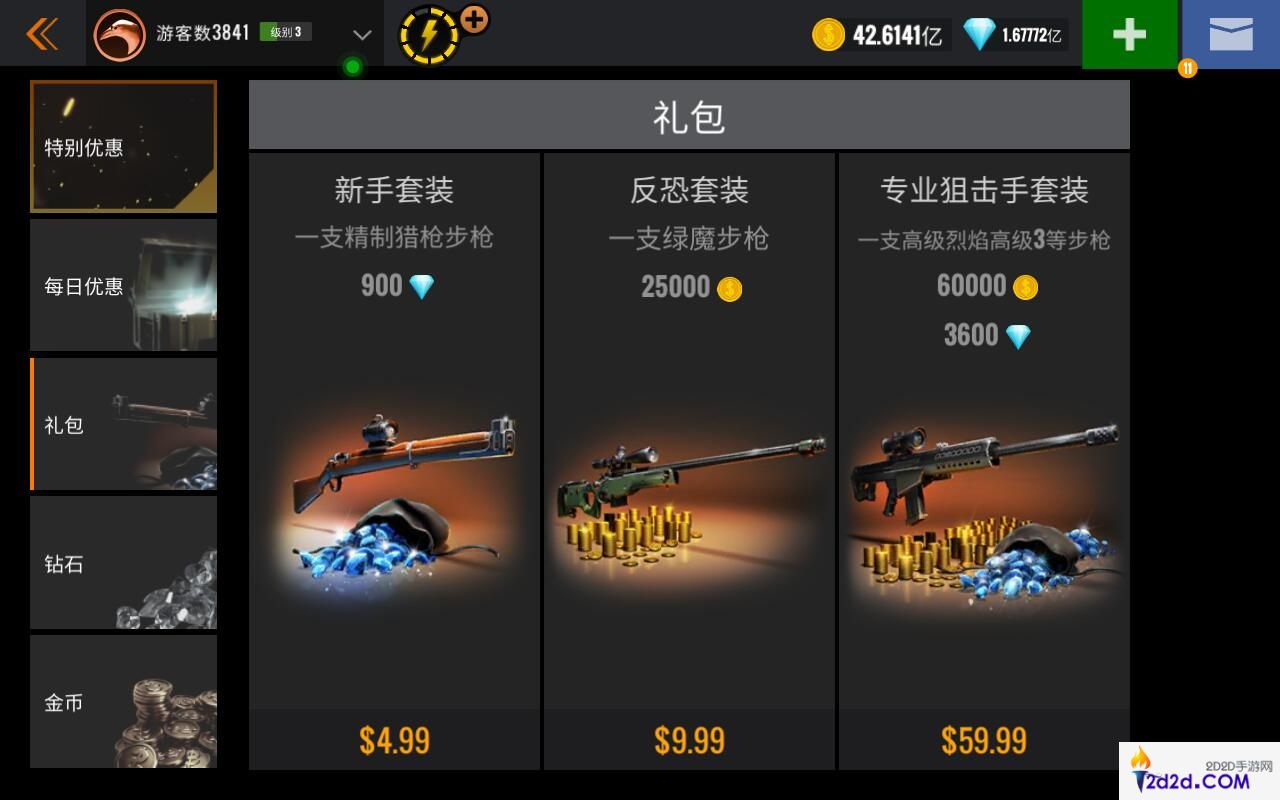Open the mail envelope inbox

click(x=1230, y=34)
